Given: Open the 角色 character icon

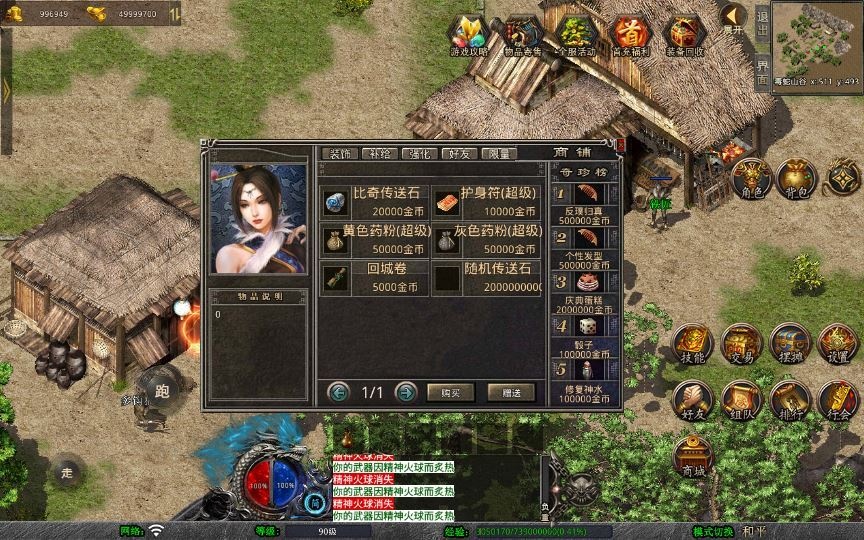Looking at the screenshot, I should click(751, 177).
